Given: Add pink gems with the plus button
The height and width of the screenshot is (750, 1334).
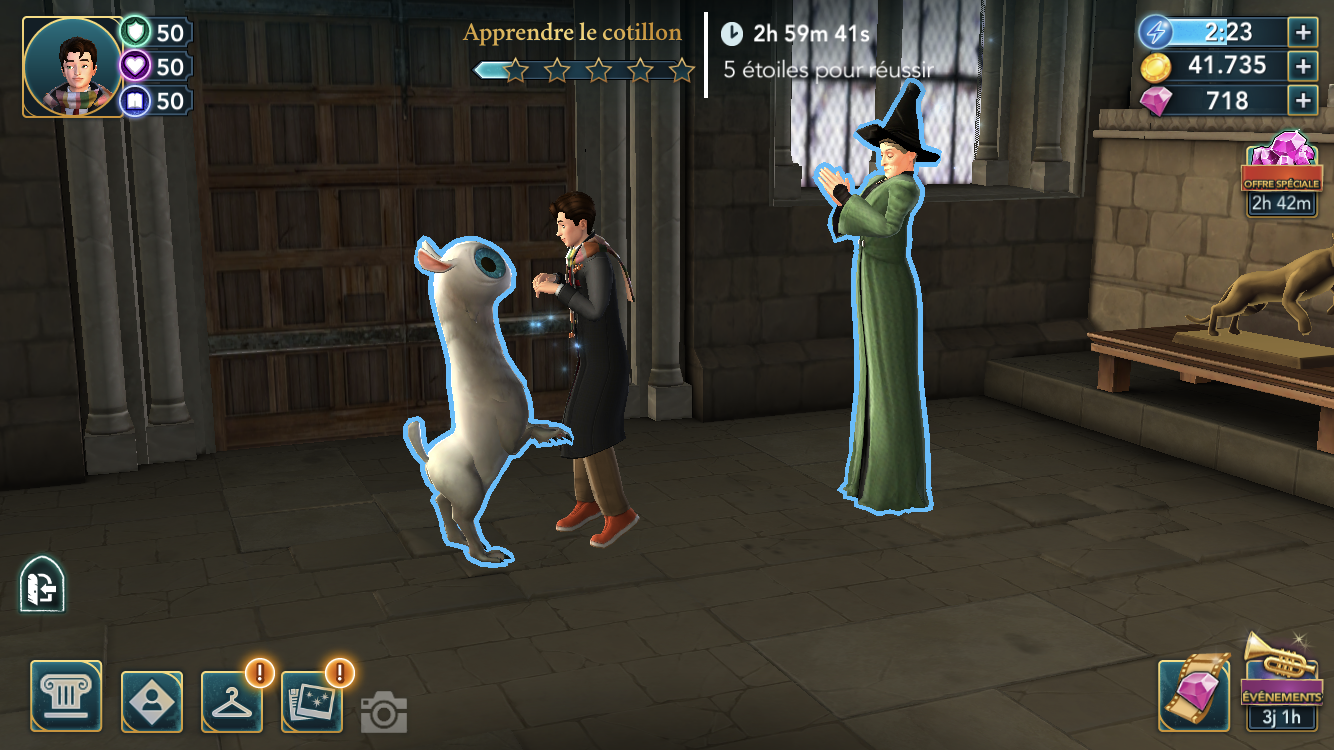Looking at the screenshot, I should coord(1303,100).
